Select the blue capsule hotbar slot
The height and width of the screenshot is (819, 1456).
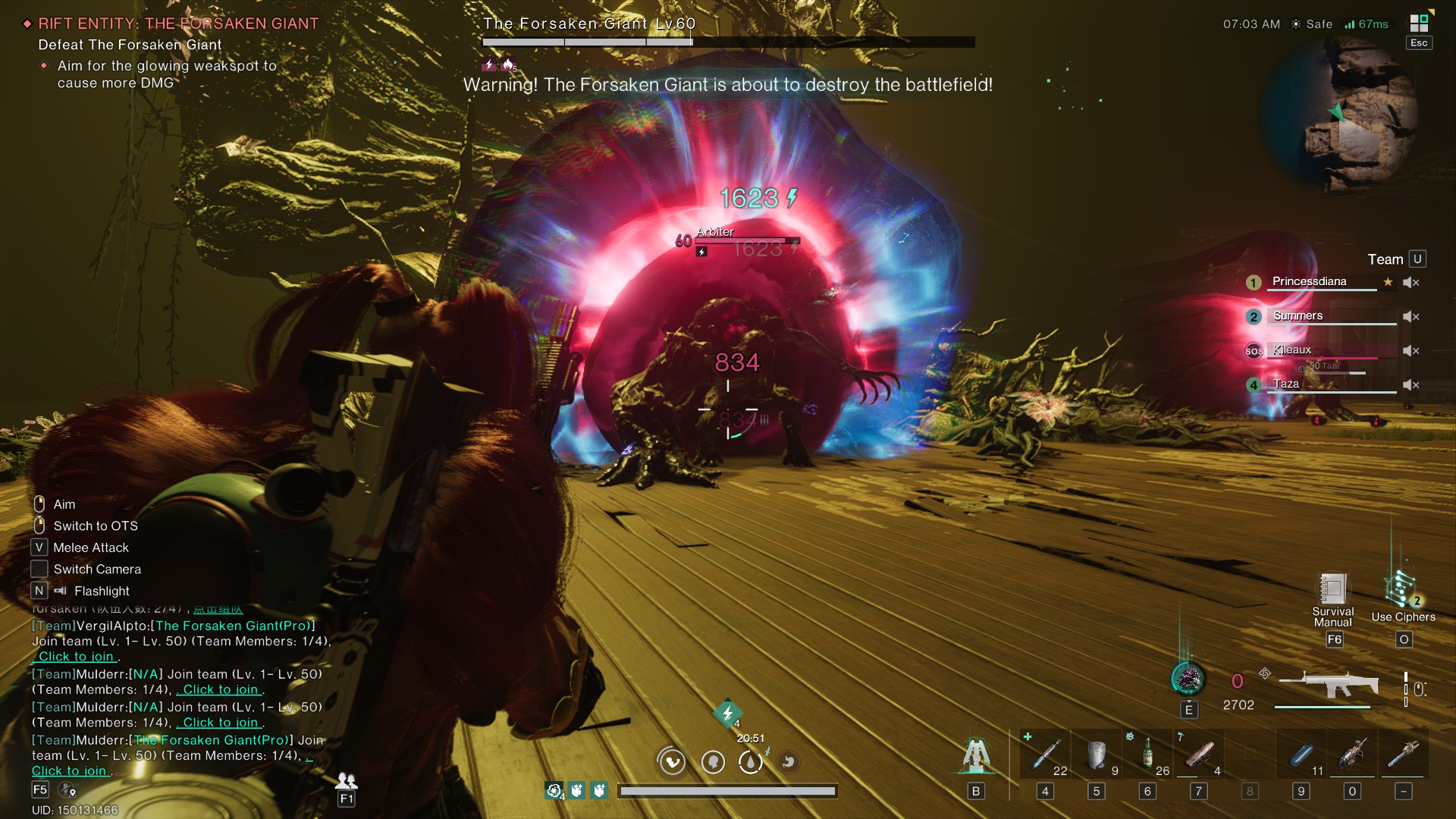[1301, 755]
